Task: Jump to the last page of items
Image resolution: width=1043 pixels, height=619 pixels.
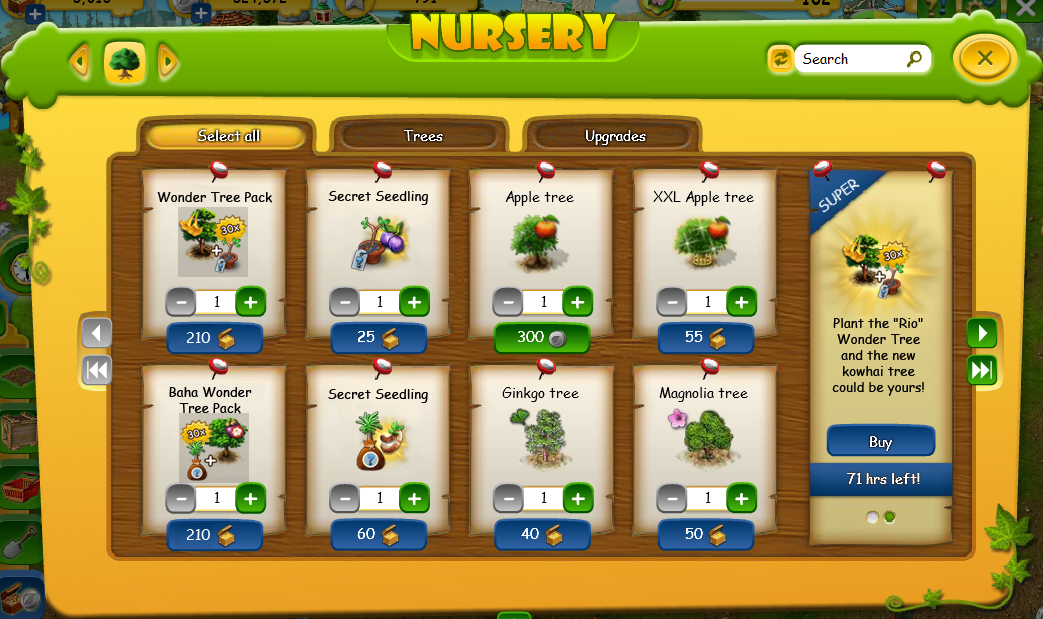Action: point(981,370)
